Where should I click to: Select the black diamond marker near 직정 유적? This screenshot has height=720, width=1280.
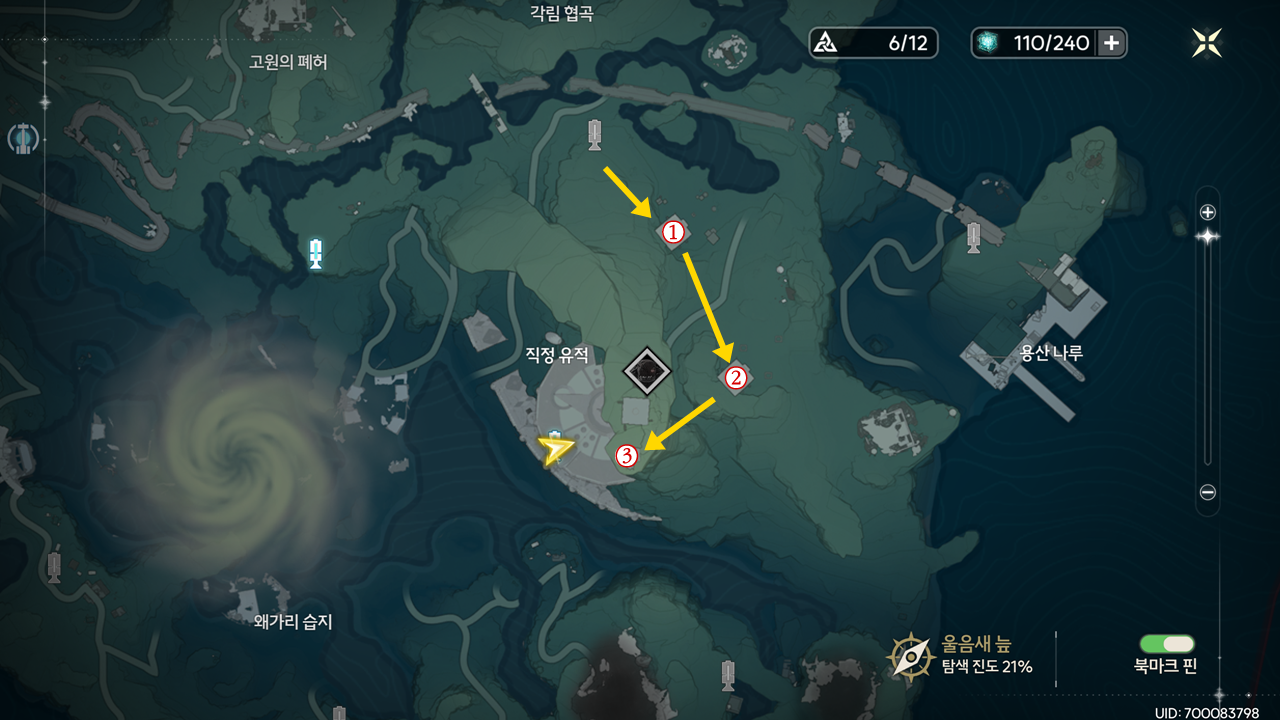click(x=648, y=371)
